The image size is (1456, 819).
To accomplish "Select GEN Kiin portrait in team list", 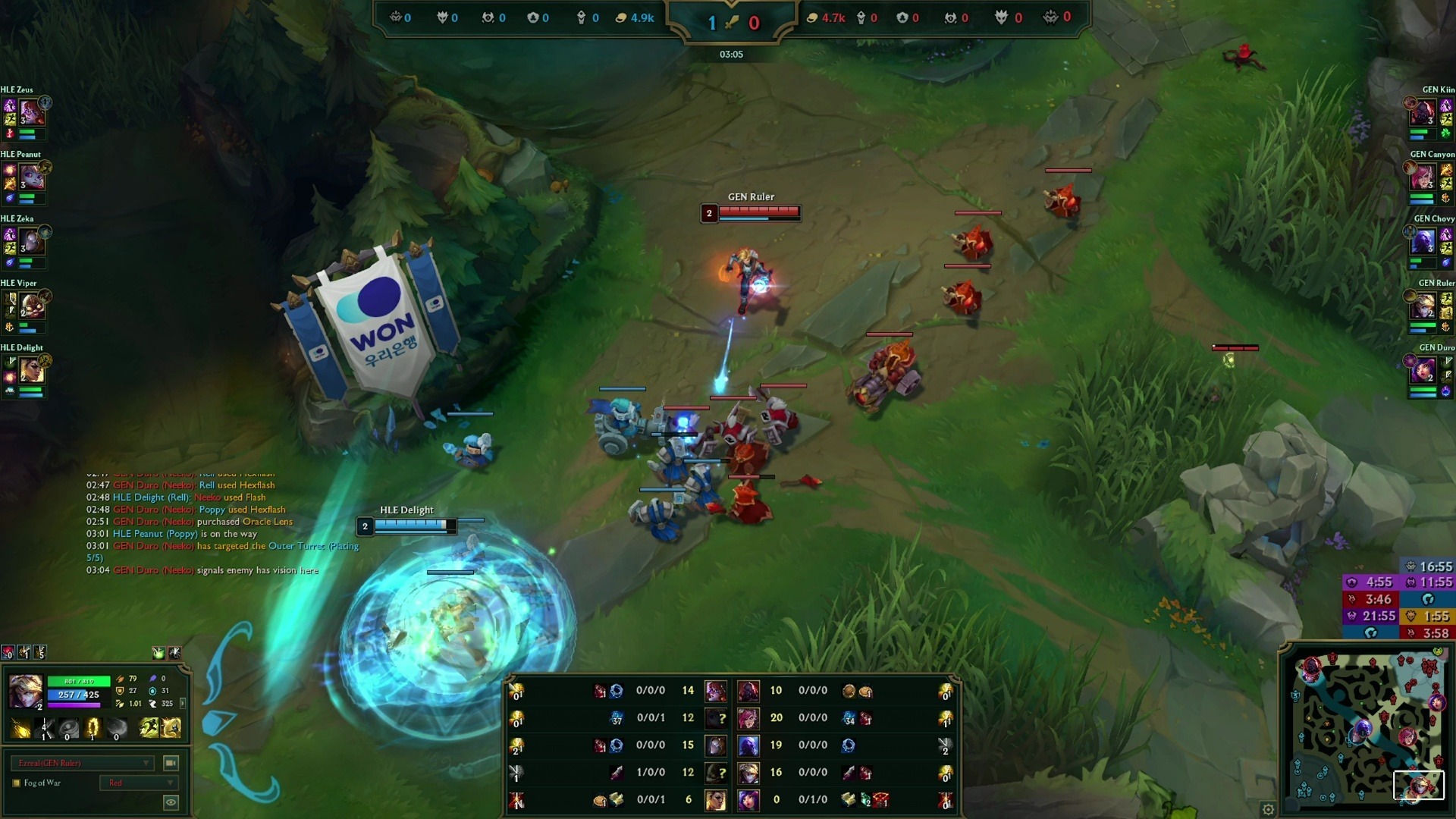I will click(x=1423, y=114).
